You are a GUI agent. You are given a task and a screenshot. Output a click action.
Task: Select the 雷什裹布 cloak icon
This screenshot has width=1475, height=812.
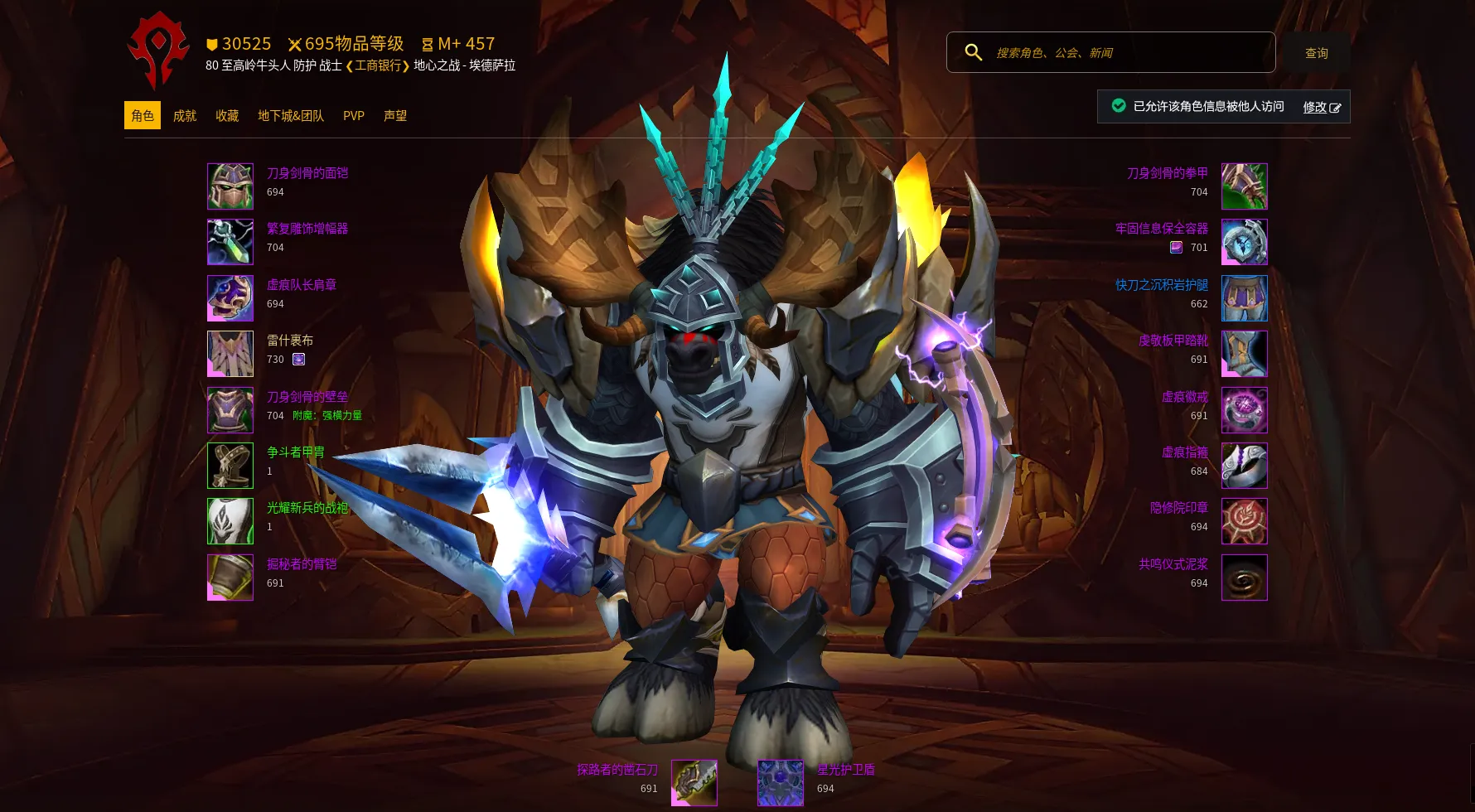[x=230, y=354]
